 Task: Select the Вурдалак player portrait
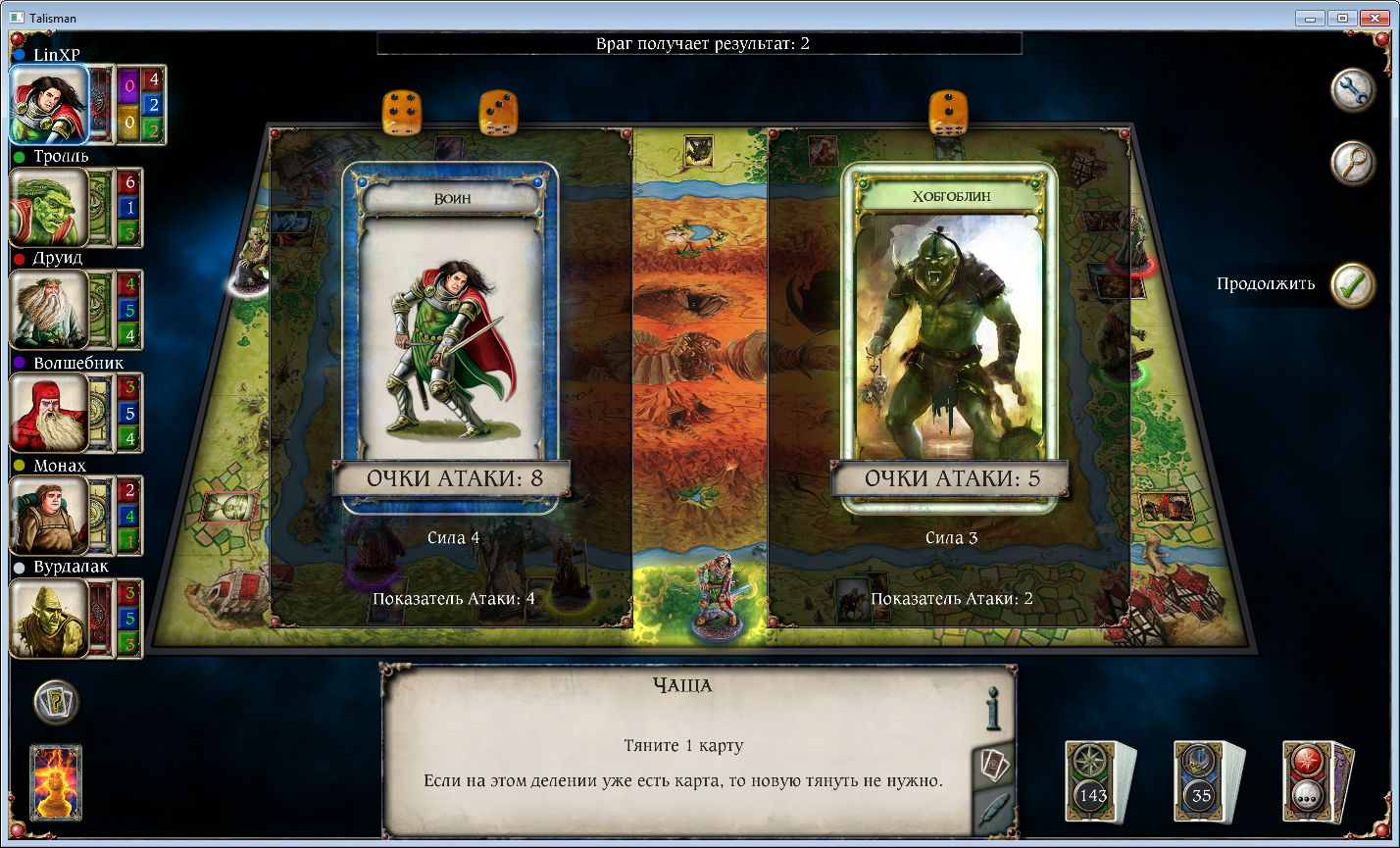[48, 618]
